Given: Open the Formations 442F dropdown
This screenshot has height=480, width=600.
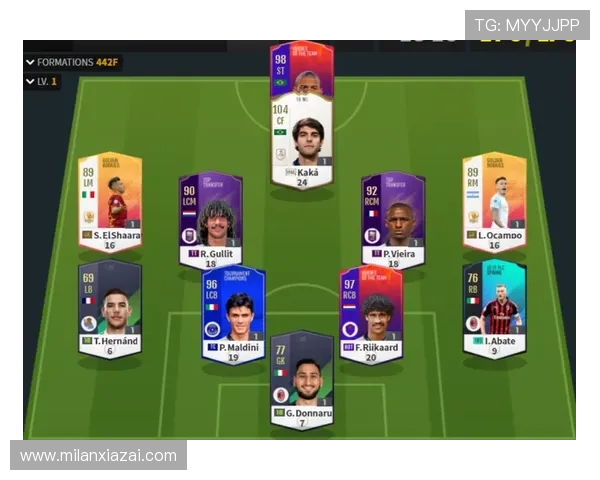Looking at the screenshot, I should [71, 62].
